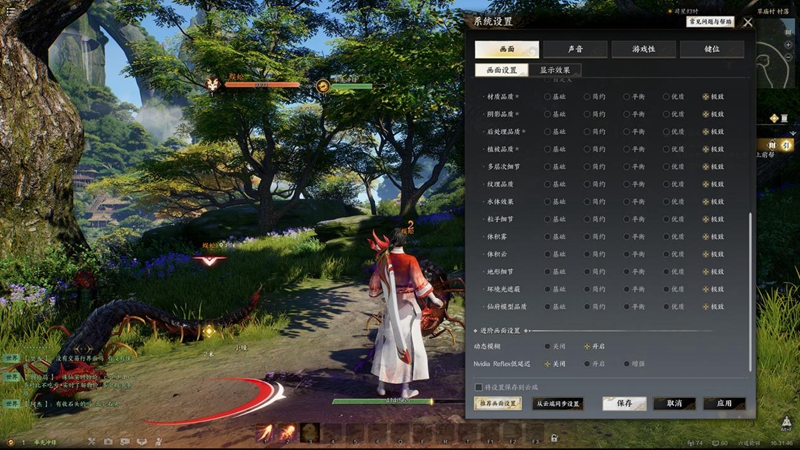Image resolution: width=800 pixels, height=450 pixels.
Task: Turn 动态模糊 off with 关闭
Action: (547, 346)
